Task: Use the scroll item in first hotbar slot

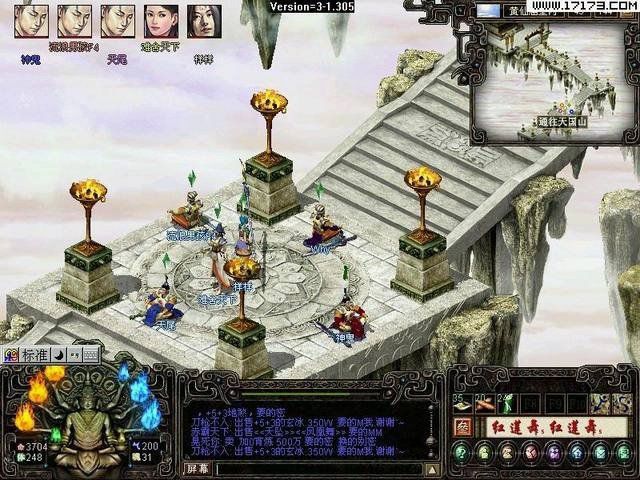Action: [462, 403]
